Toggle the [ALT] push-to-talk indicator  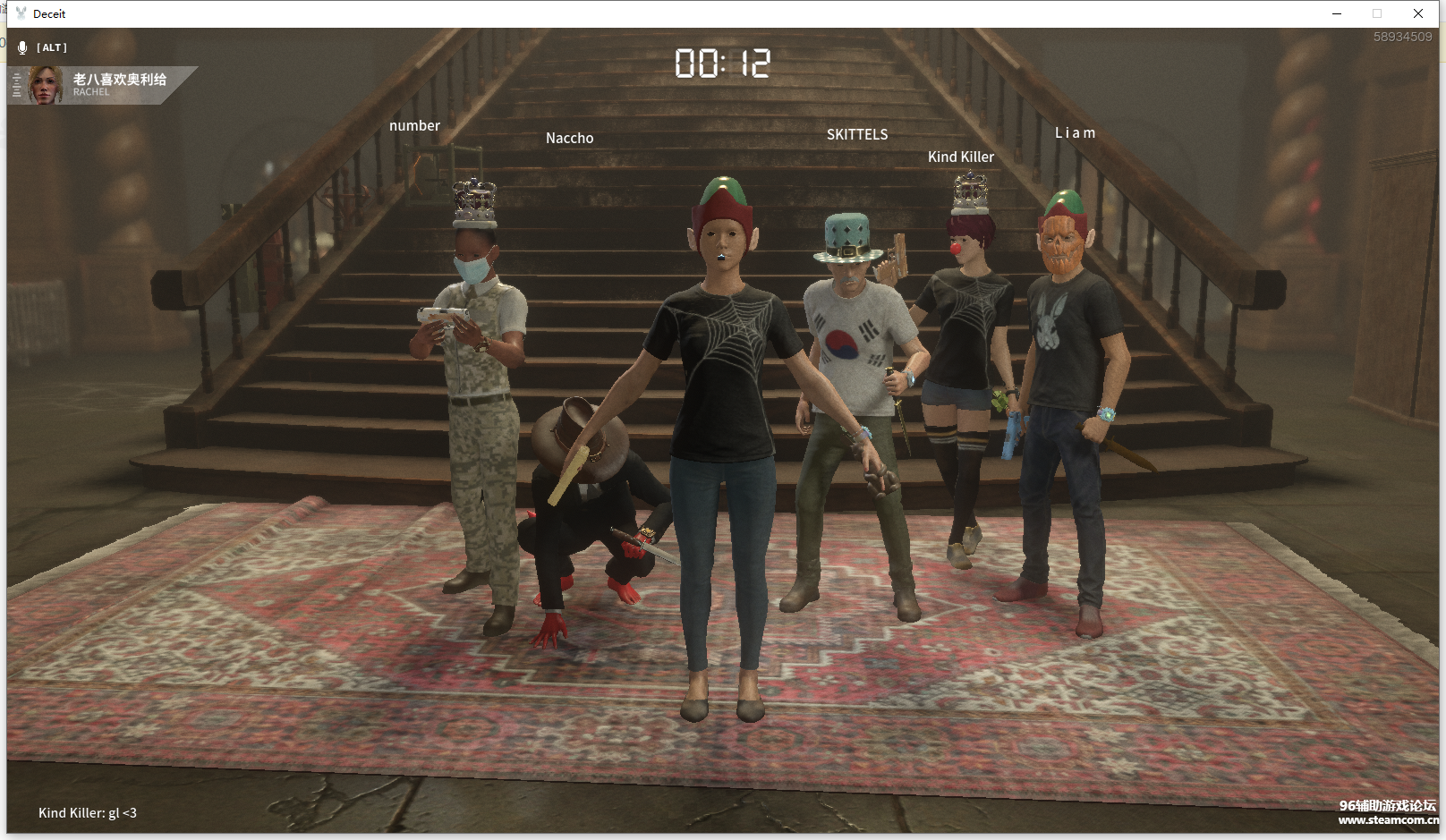pos(51,47)
